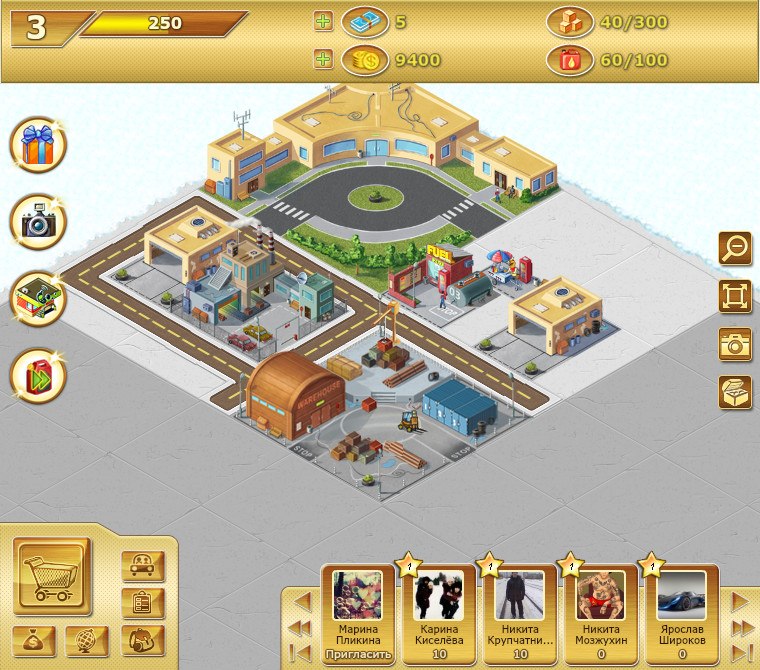Image resolution: width=760 pixels, height=670 pixels.
Task: Take a screenshot with the square camera button
Action: coord(735,344)
